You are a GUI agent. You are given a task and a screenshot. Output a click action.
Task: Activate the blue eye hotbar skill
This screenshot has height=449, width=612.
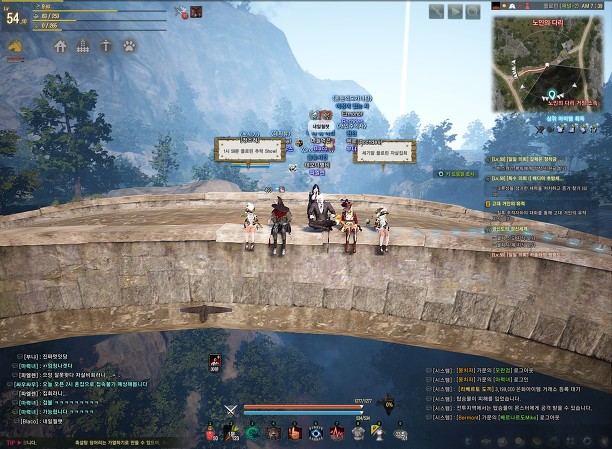(315, 432)
